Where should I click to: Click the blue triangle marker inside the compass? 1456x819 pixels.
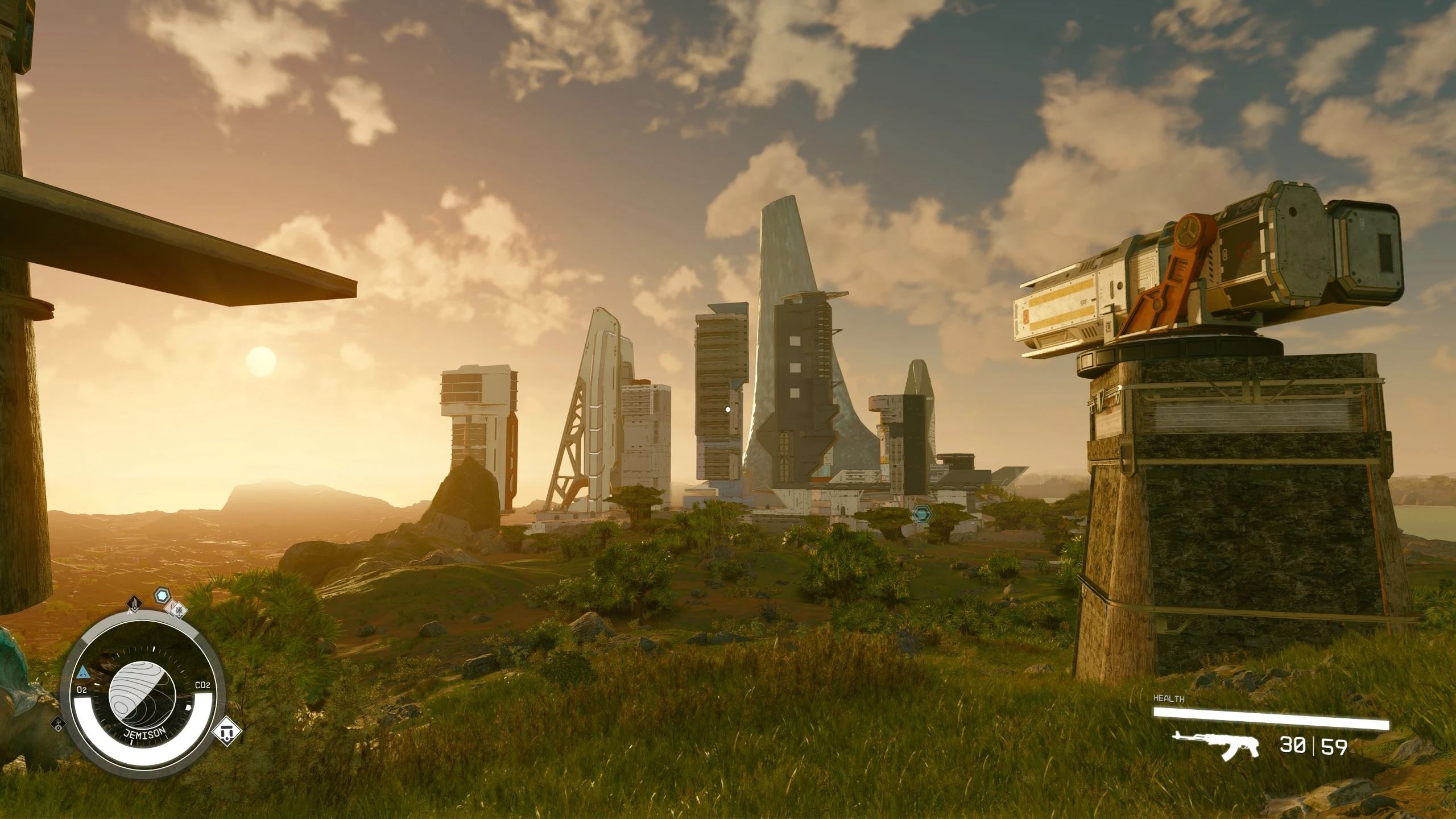83,673
